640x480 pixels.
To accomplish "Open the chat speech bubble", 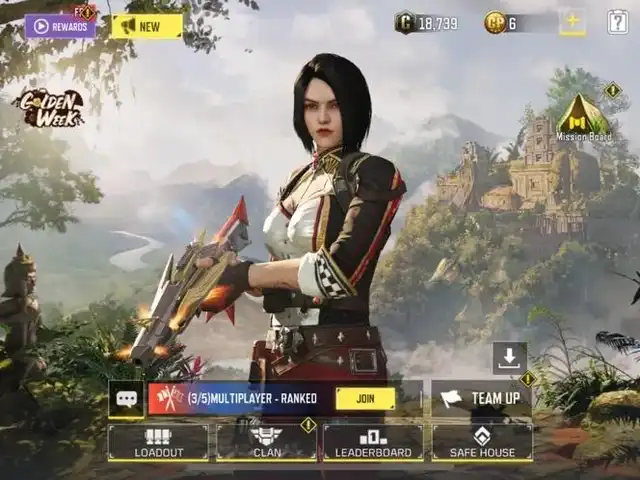I will pyautogui.click(x=127, y=398).
